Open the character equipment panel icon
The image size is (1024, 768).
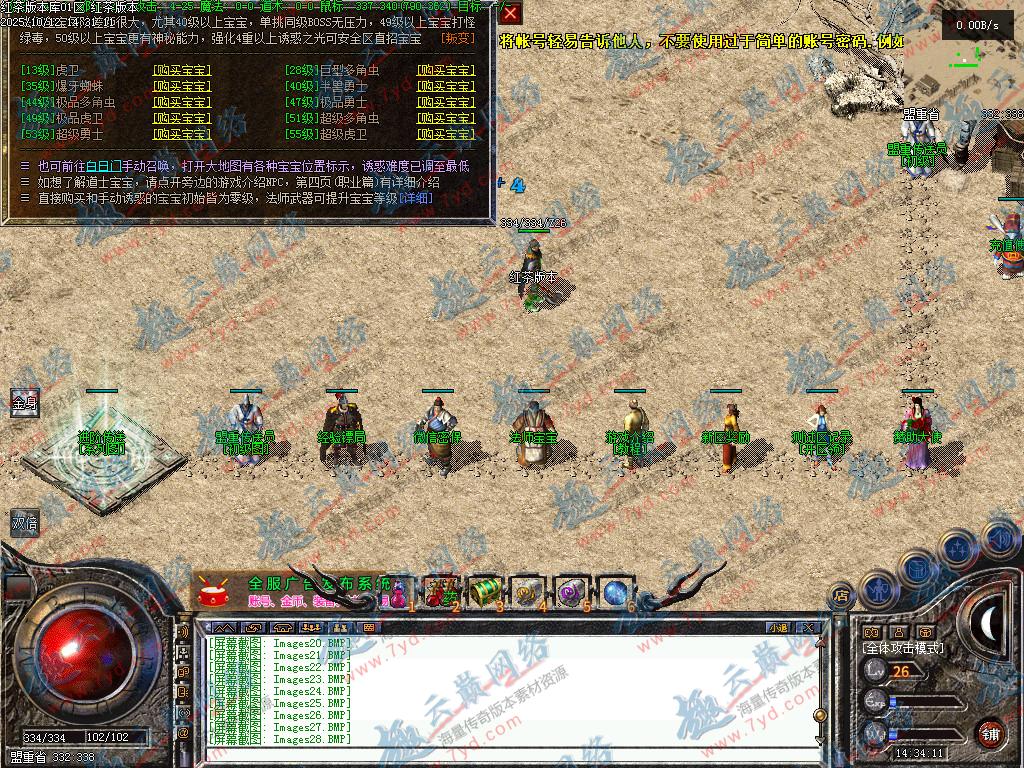[x=880, y=588]
